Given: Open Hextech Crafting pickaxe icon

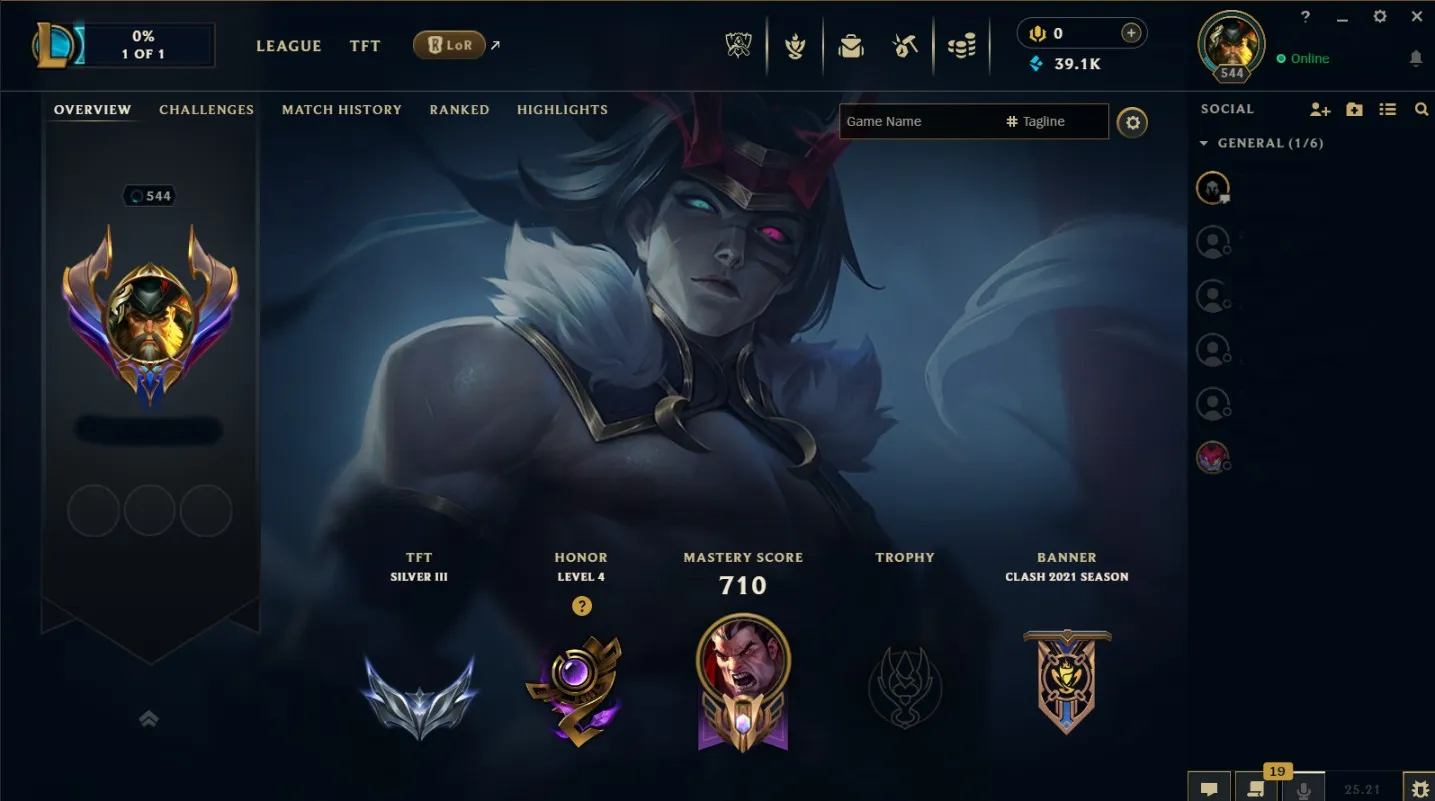Looking at the screenshot, I should (x=905, y=45).
